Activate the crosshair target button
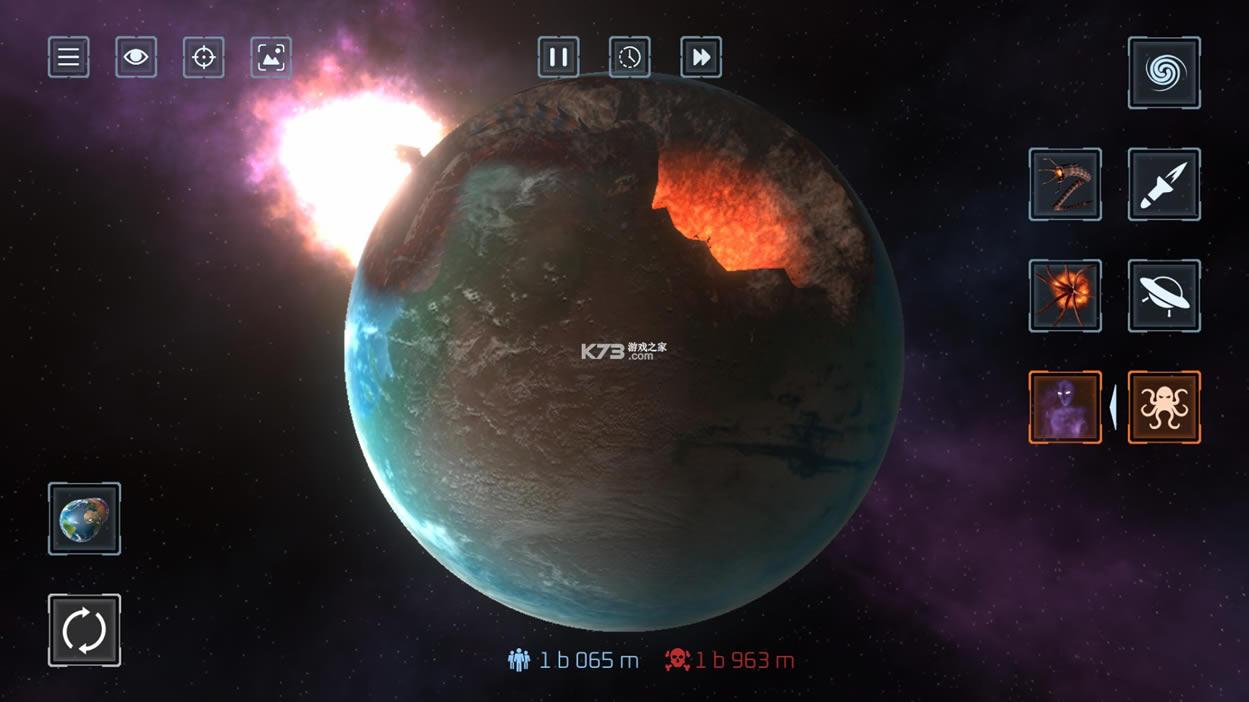1249x702 pixels. 204,58
